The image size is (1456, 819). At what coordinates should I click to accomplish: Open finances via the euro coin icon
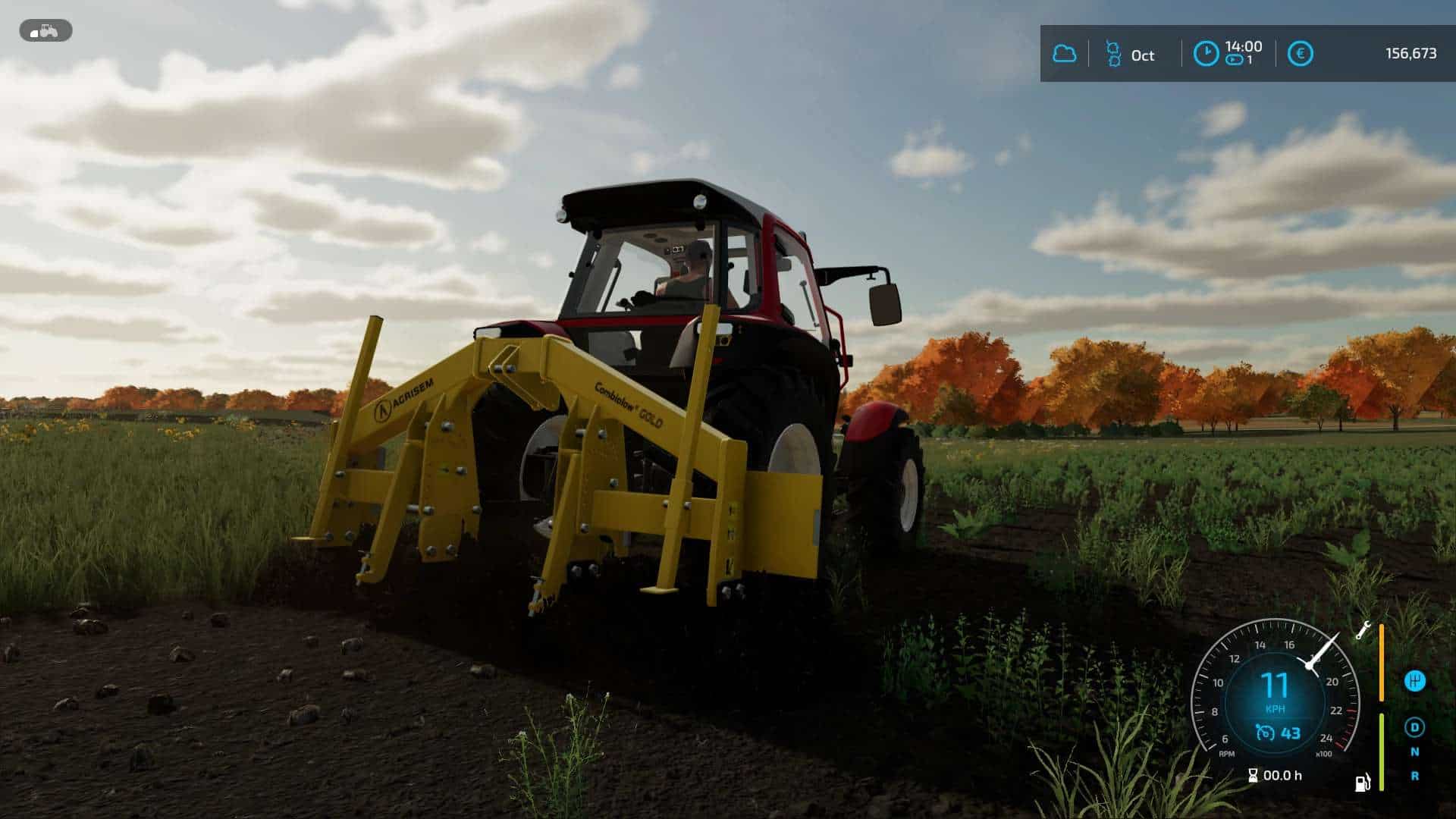tap(1300, 54)
